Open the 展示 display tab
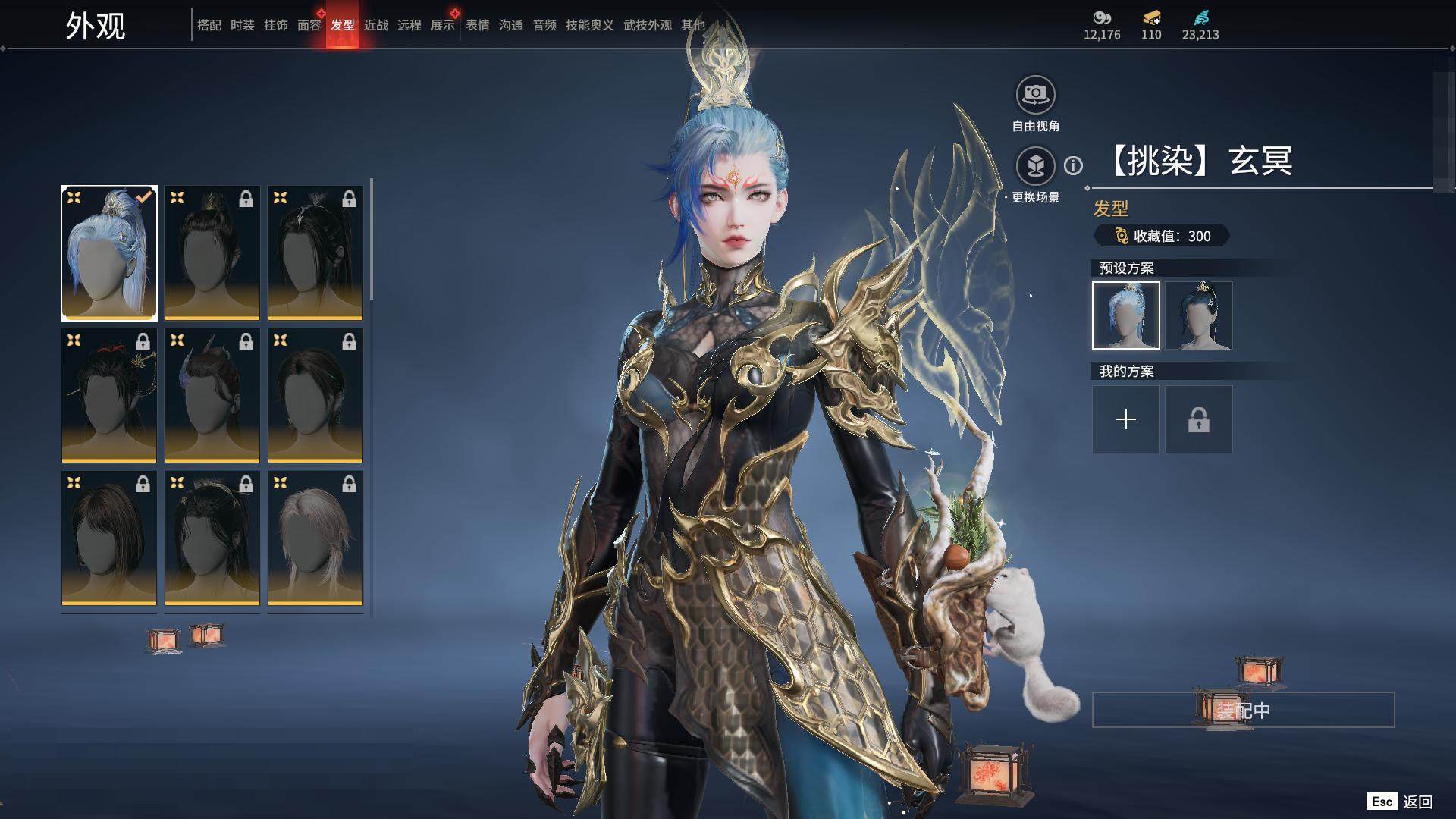This screenshot has width=1456, height=819. 442,25
